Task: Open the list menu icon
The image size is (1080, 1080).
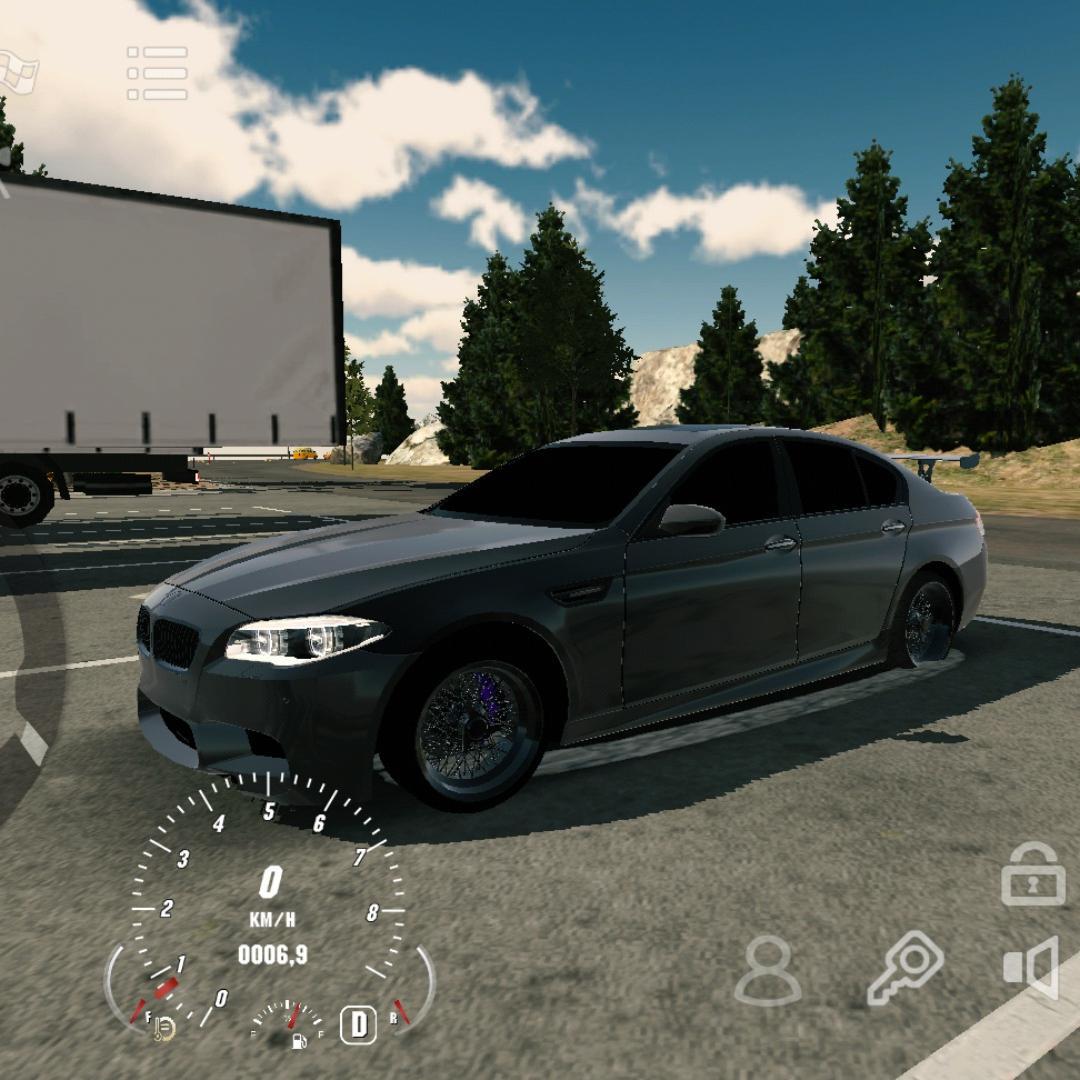Action: pos(157,73)
